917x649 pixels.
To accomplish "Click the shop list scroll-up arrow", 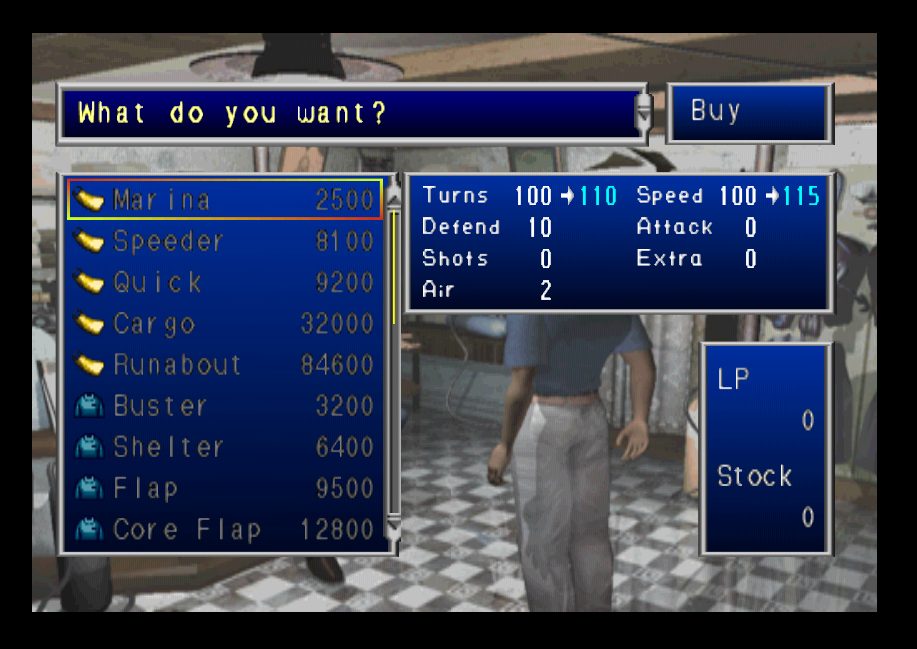I will point(393,197).
